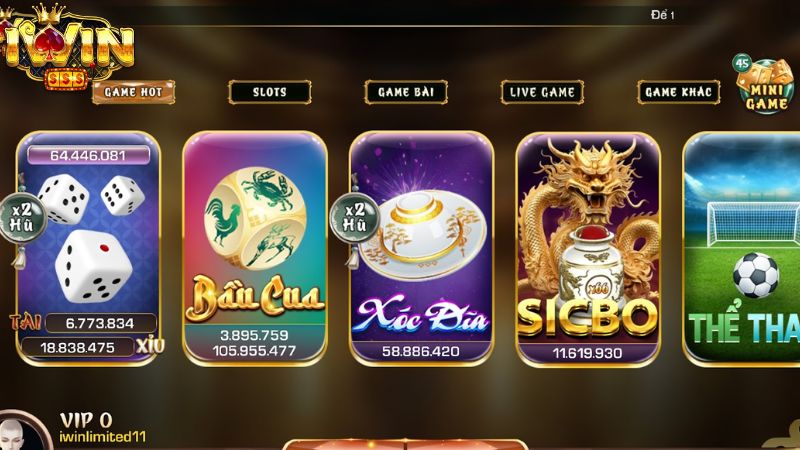The image size is (800, 450).
Task: Switch to the Live Game tab
Action: 542,92
